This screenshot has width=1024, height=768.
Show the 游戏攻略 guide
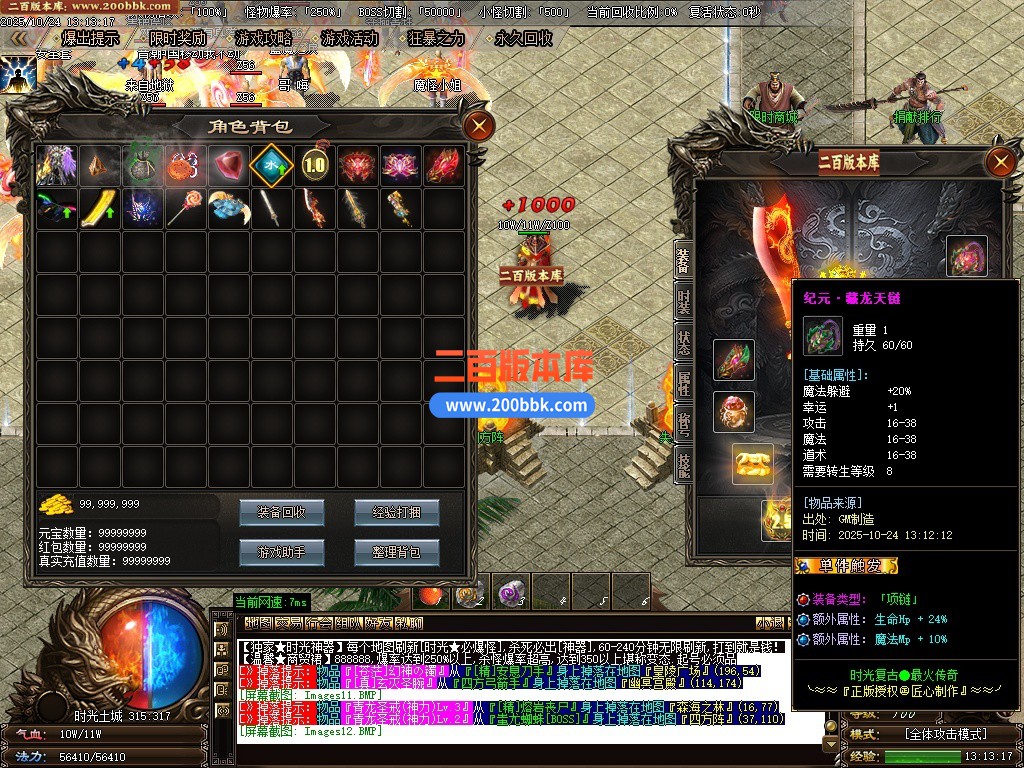(x=264, y=39)
